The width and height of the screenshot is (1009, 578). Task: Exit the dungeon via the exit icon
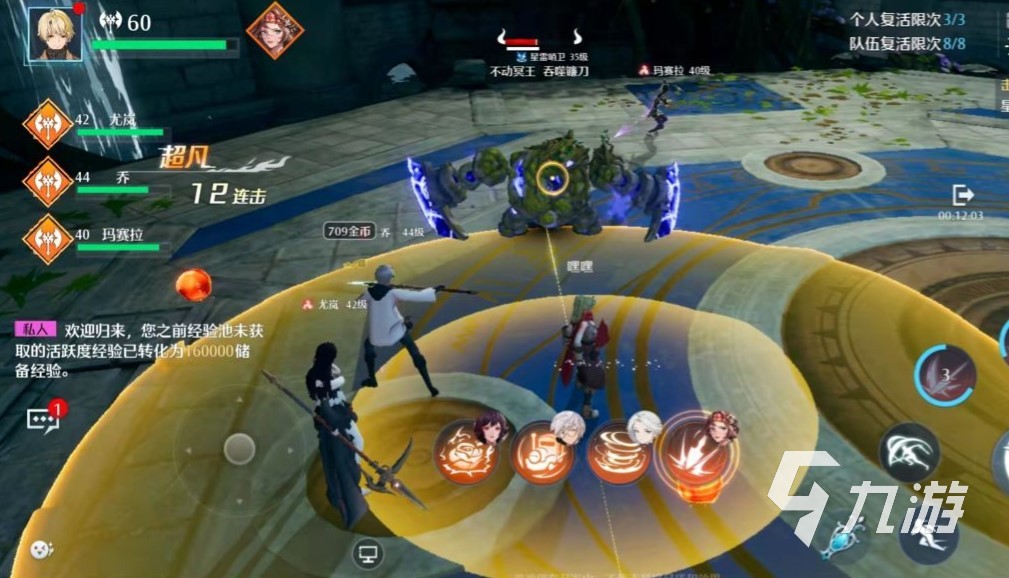point(962,195)
